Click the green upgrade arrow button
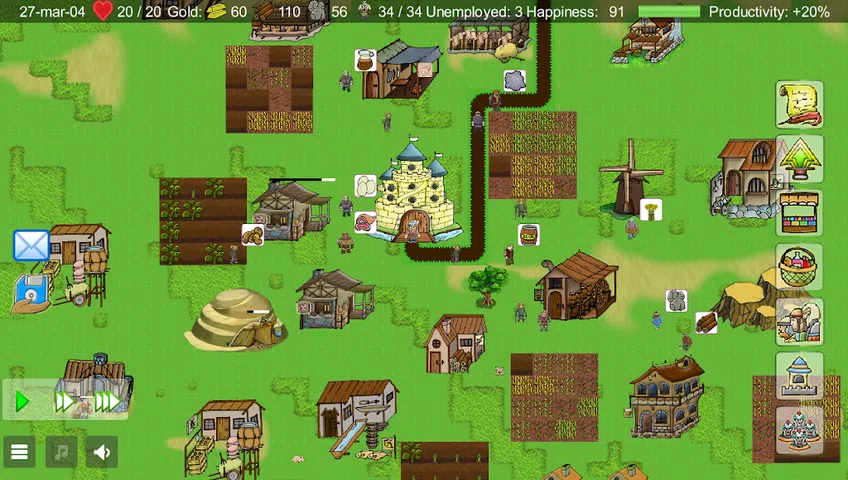The image size is (848, 480). coord(799,158)
